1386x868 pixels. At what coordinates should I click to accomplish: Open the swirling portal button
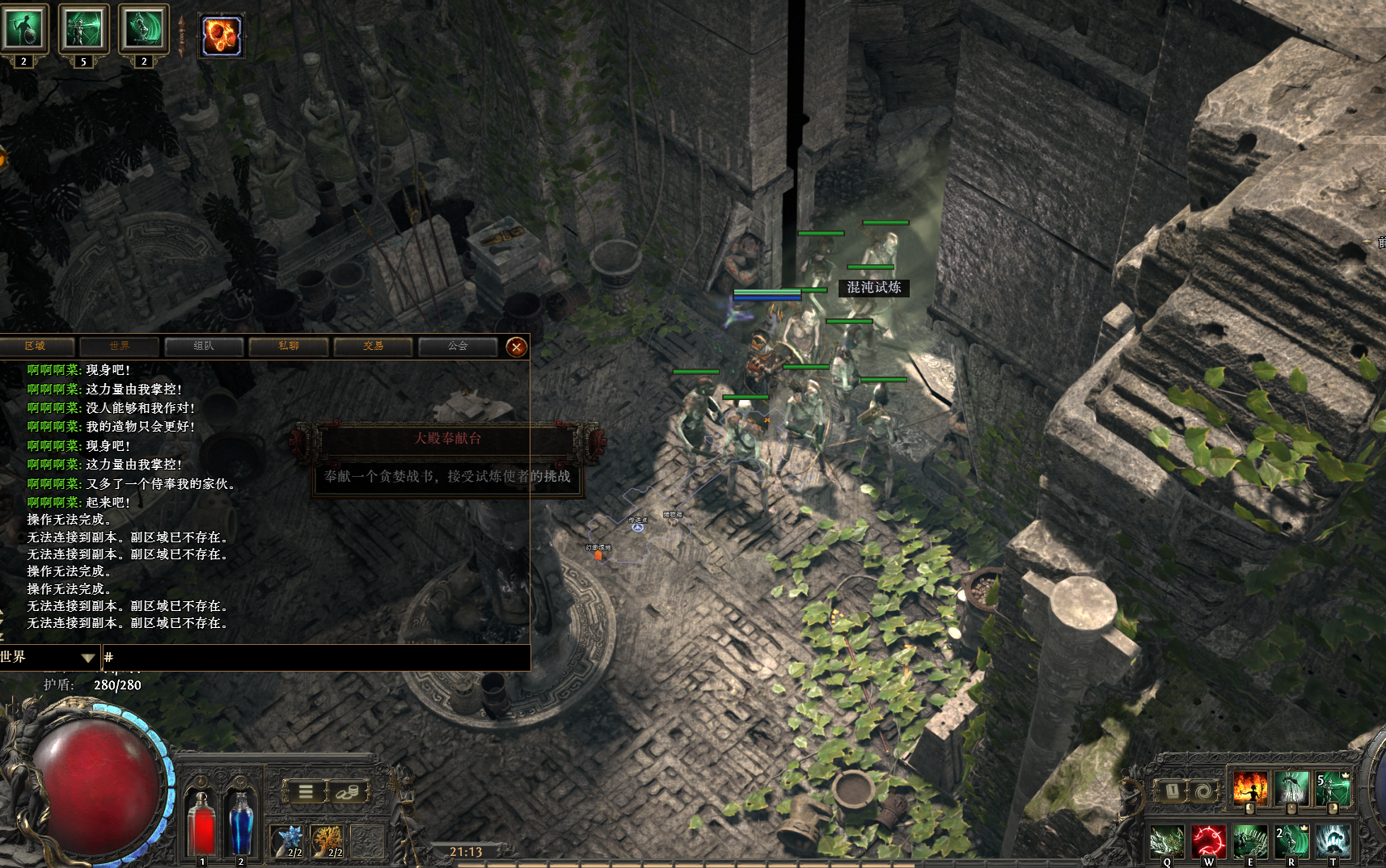tap(1203, 791)
